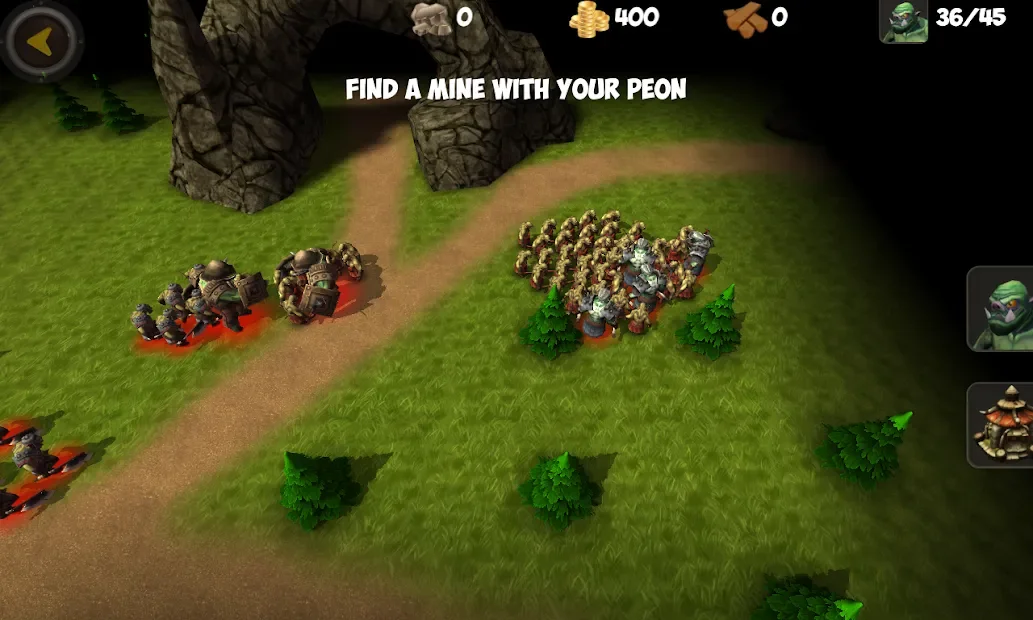The width and height of the screenshot is (1033, 620).
Task: Click the yellow back arrow button
Action: point(41,42)
